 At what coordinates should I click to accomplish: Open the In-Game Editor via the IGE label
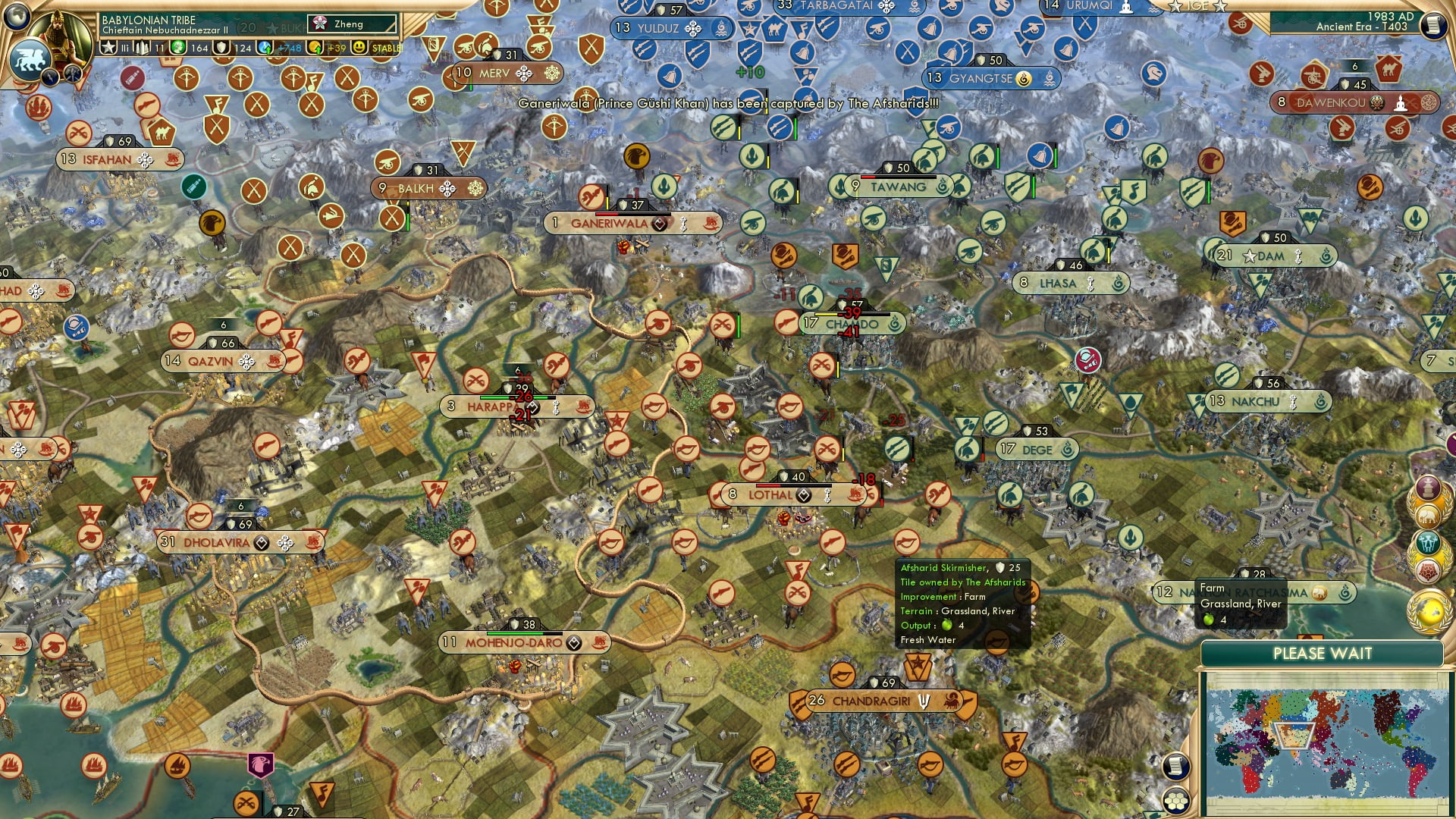(1197, 6)
